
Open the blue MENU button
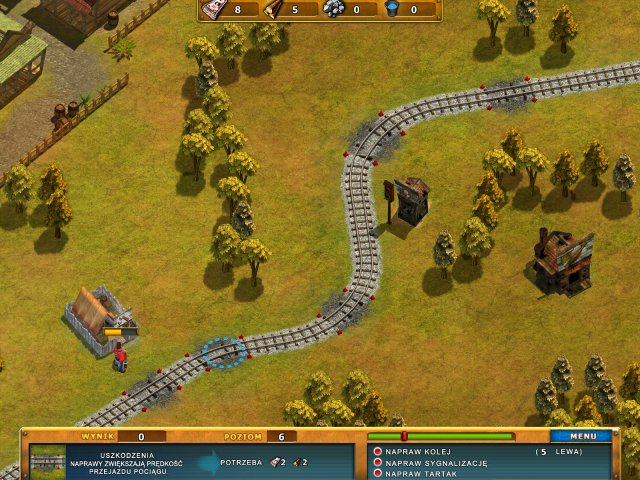pos(581,437)
